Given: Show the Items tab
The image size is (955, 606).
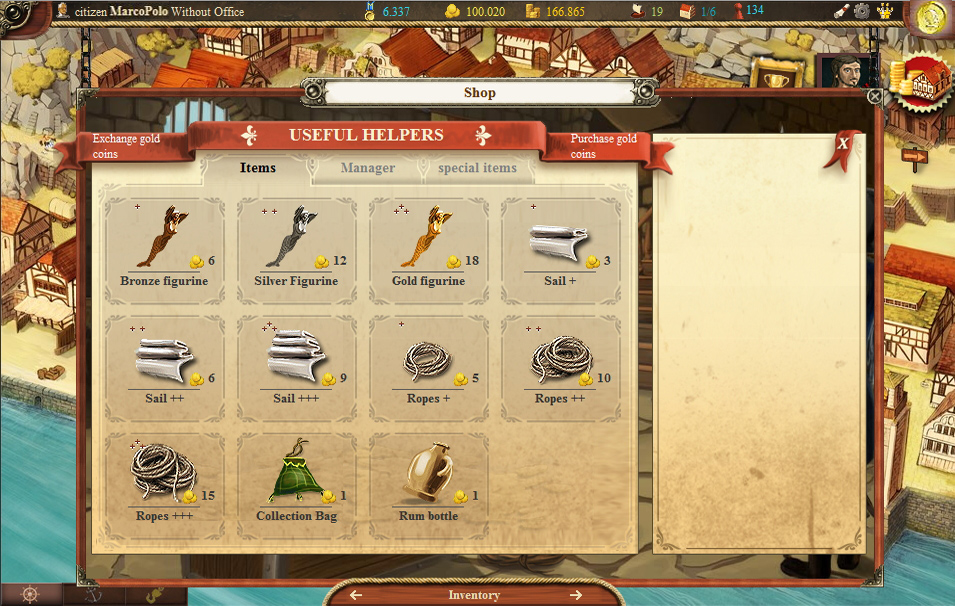Looking at the screenshot, I should pos(258,168).
